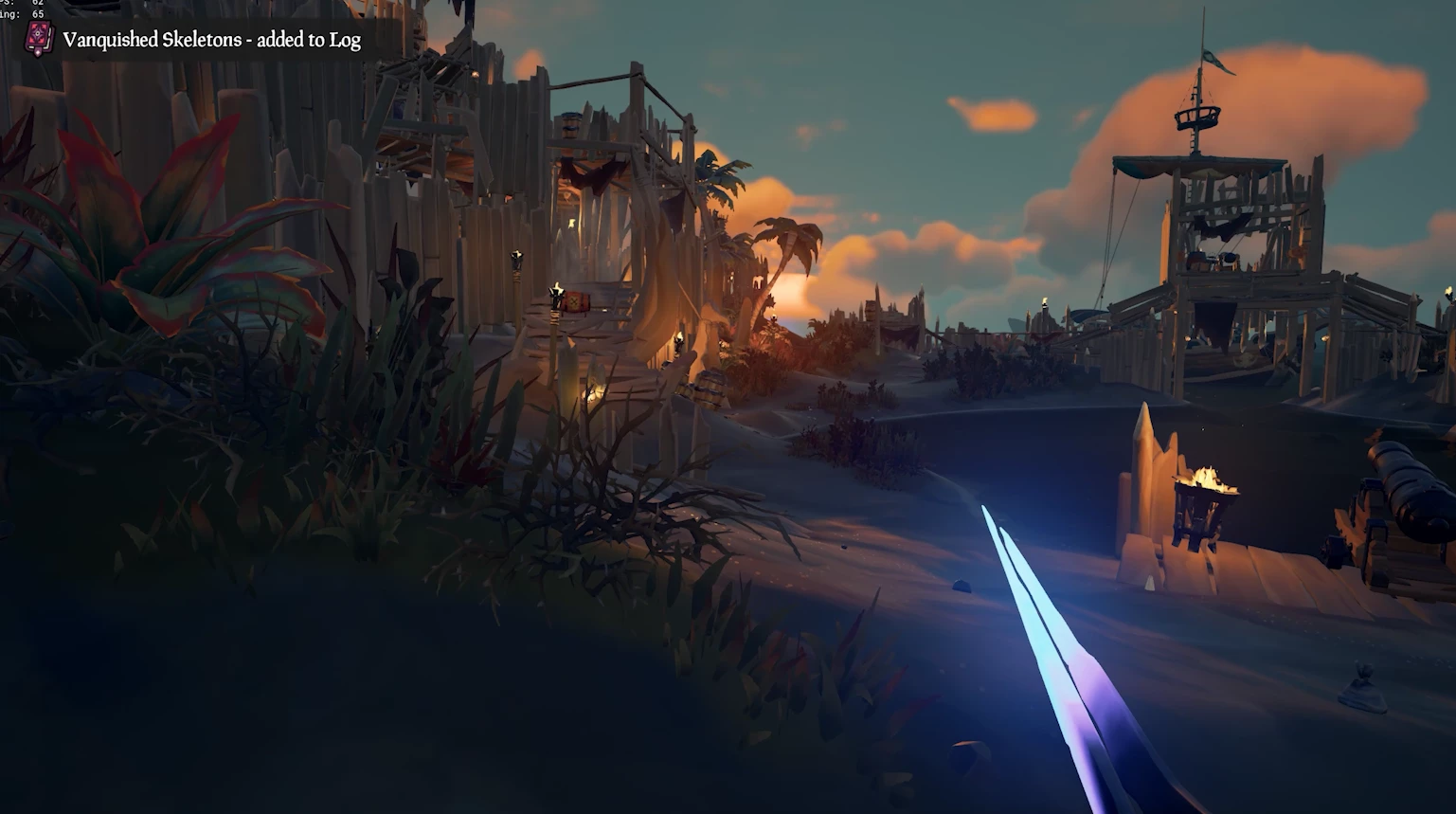The image size is (1456, 814).
Task: Select the pink journal icon beside notification
Action: (x=39, y=39)
